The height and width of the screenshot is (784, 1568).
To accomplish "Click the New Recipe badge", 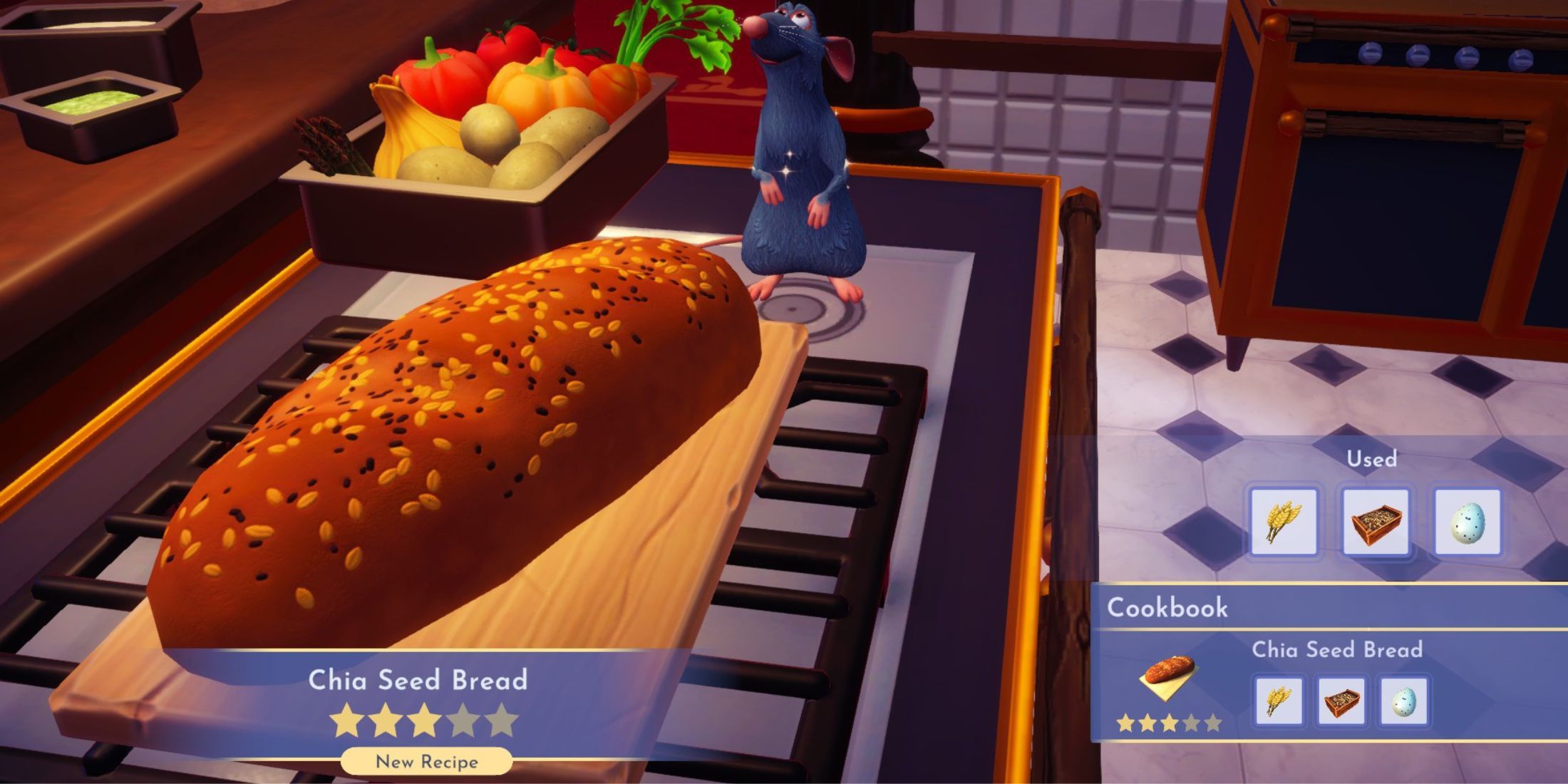I will pyautogui.click(x=426, y=761).
